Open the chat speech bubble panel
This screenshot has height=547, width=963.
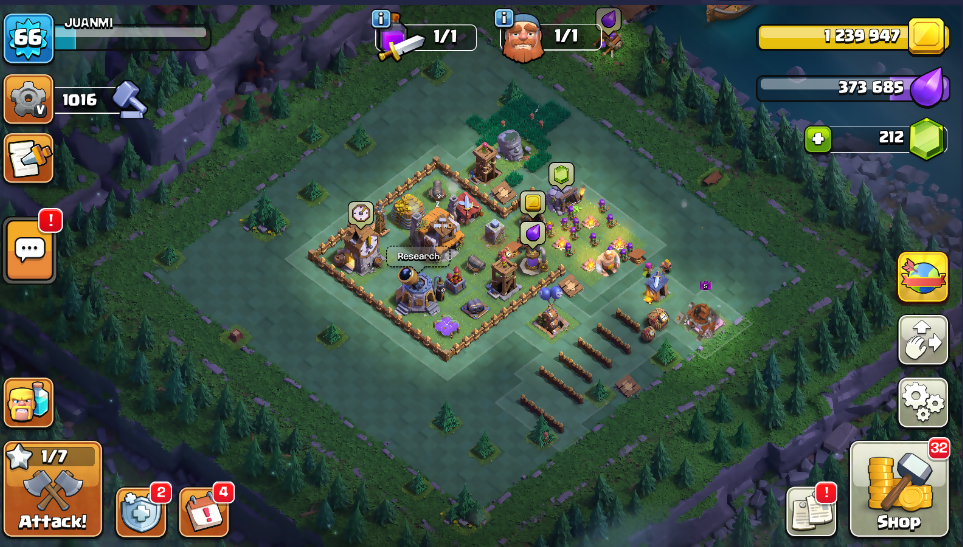[x=29, y=250]
